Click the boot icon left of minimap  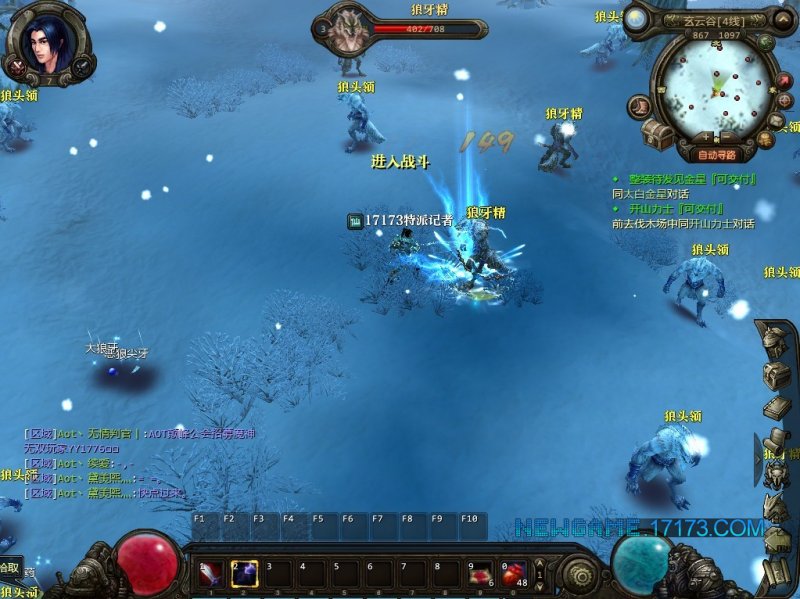click(x=637, y=105)
